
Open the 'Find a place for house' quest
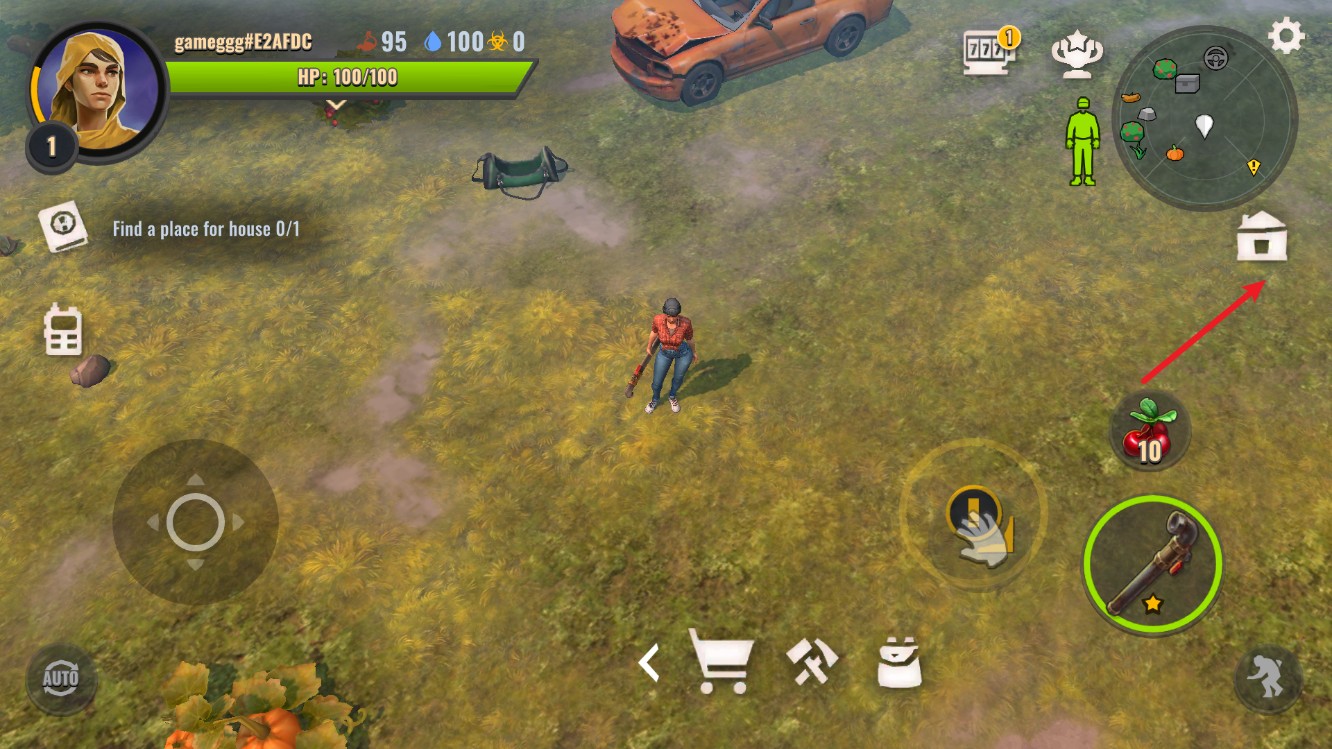[x=205, y=229]
